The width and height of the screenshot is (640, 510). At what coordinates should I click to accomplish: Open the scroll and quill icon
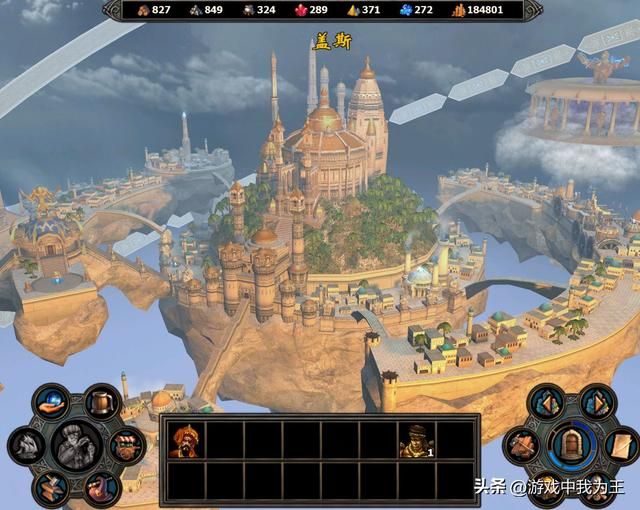(x=621, y=444)
